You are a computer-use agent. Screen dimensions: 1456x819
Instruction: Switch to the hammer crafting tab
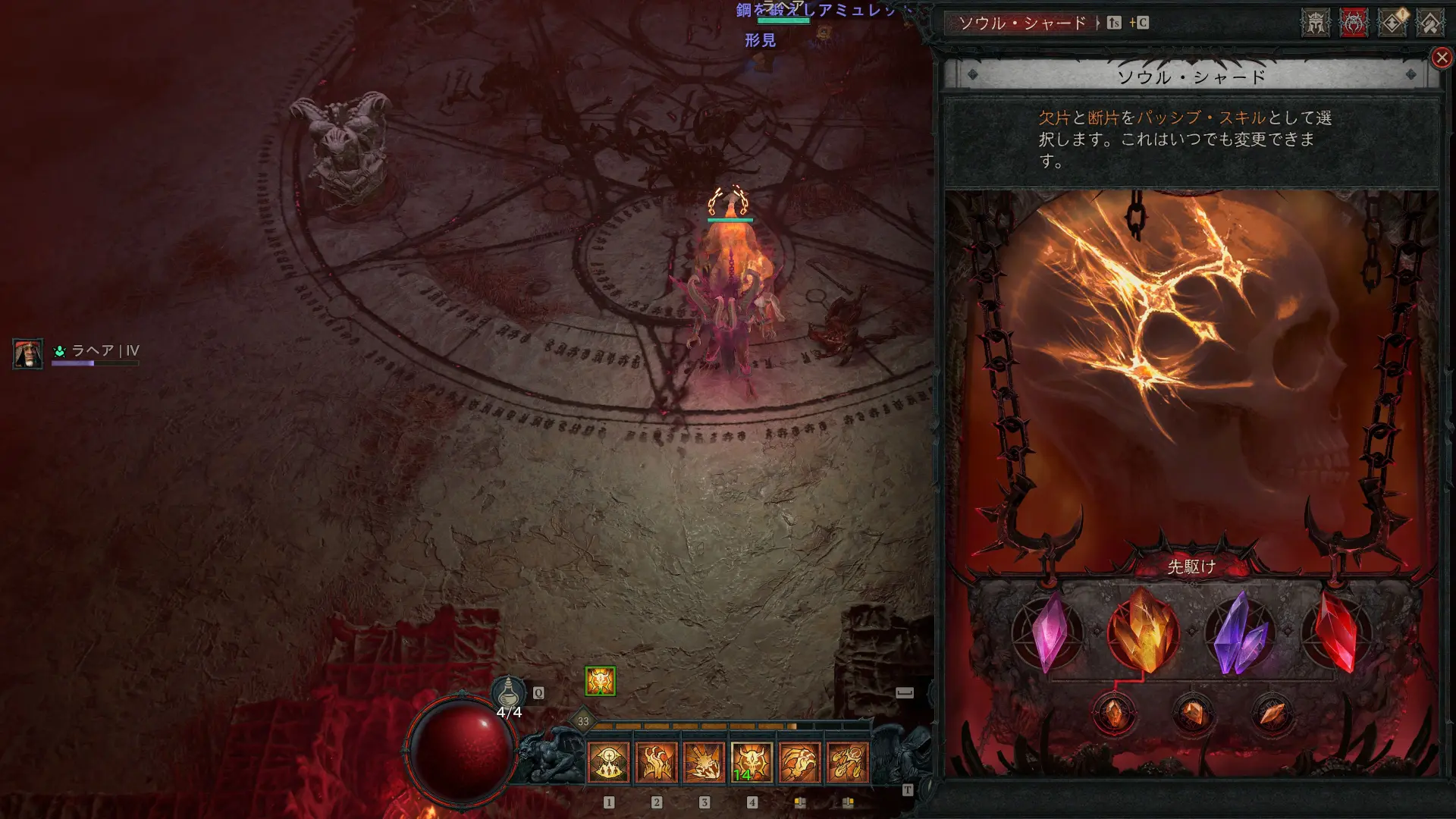(x=1430, y=23)
